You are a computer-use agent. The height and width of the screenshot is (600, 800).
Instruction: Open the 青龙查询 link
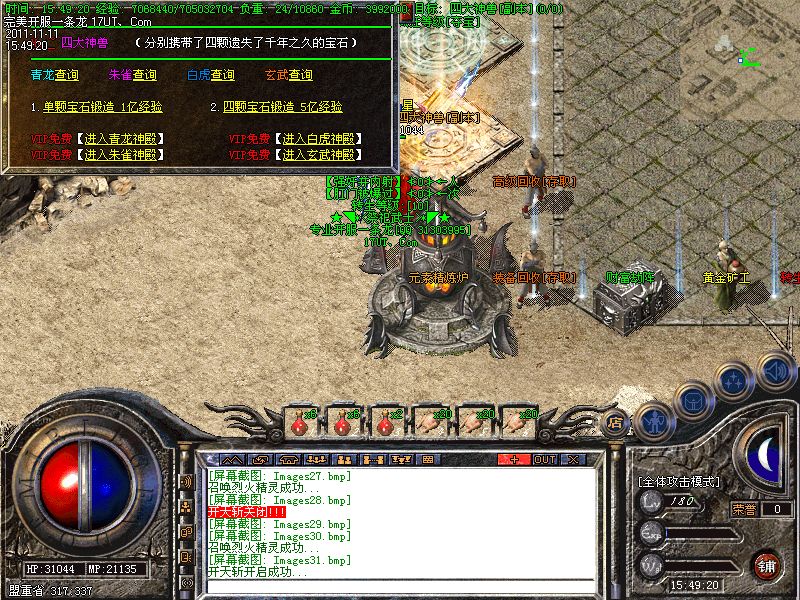click(54, 75)
